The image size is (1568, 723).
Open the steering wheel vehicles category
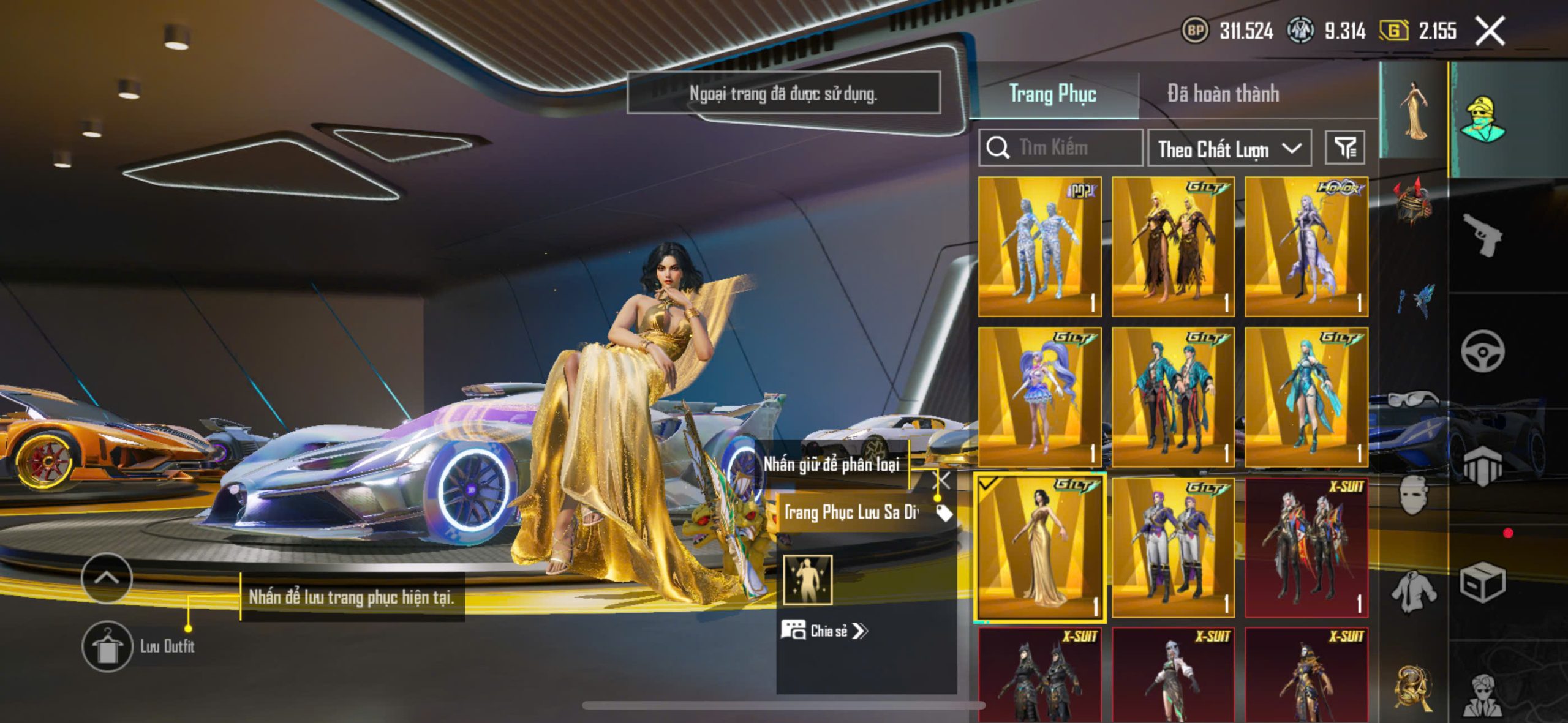click(x=1482, y=351)
